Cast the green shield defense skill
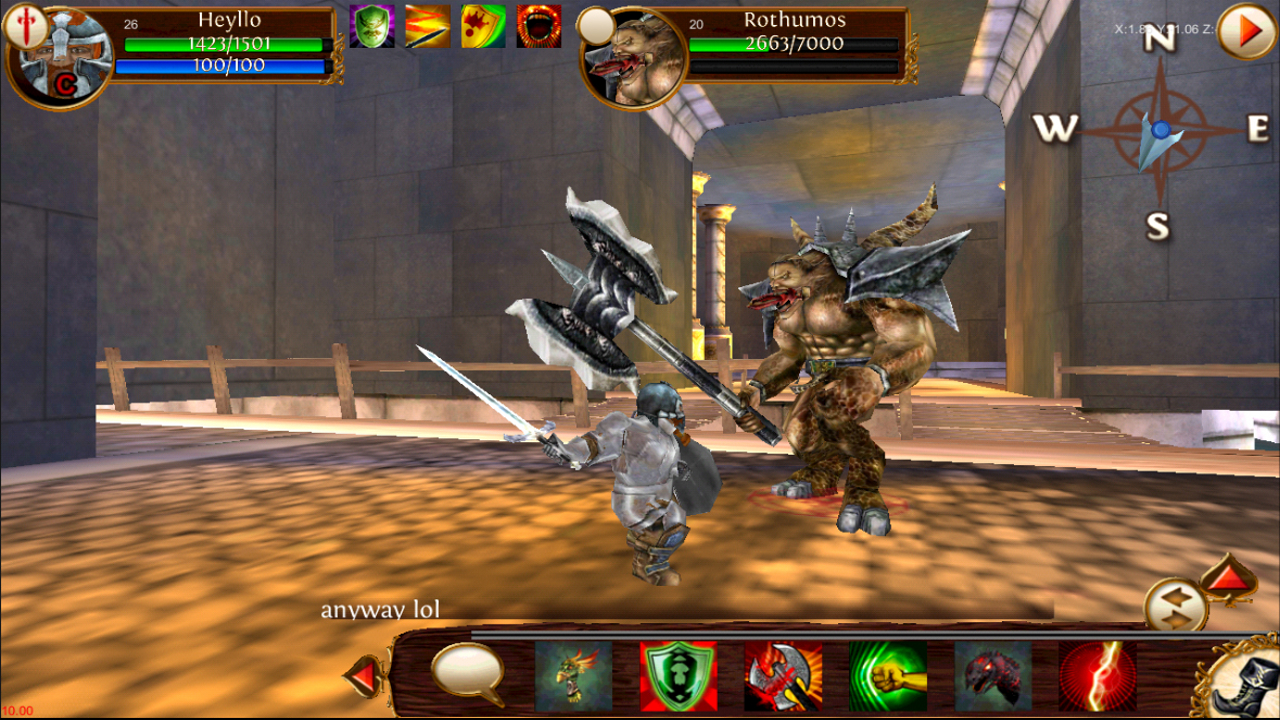Viewport: 1280px width, 720px height. (676, 678)
